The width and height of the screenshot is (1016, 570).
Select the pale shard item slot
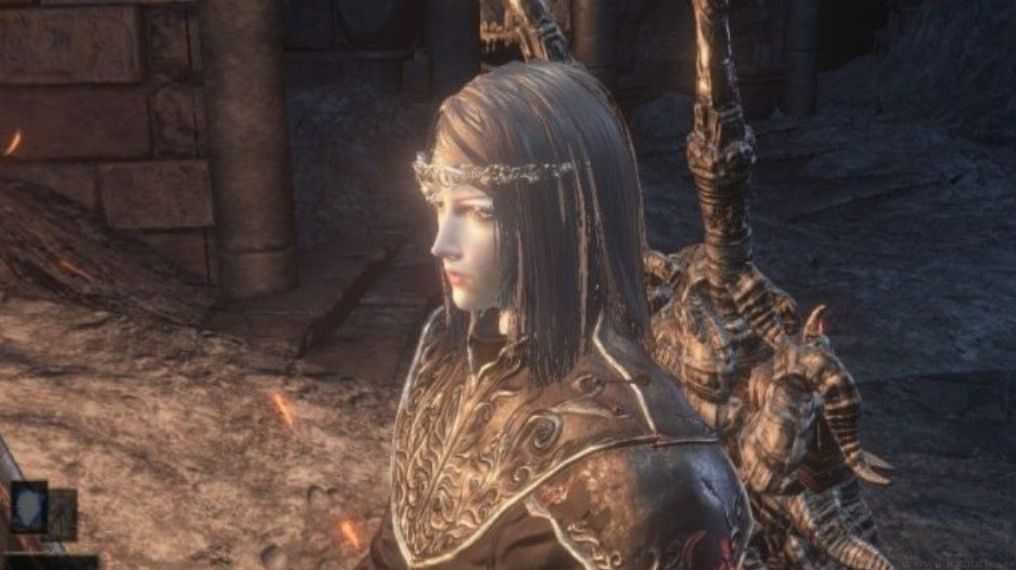coord(29,506)
